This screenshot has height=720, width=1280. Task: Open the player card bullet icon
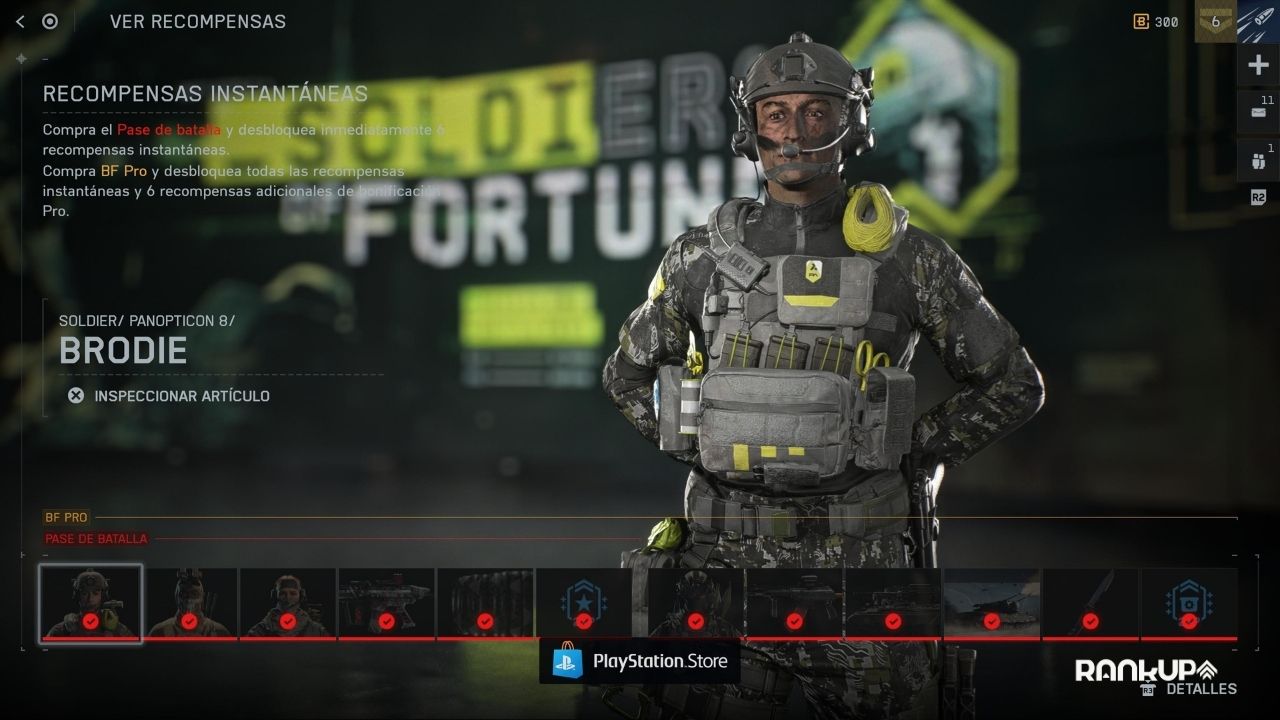(1258, 21)
